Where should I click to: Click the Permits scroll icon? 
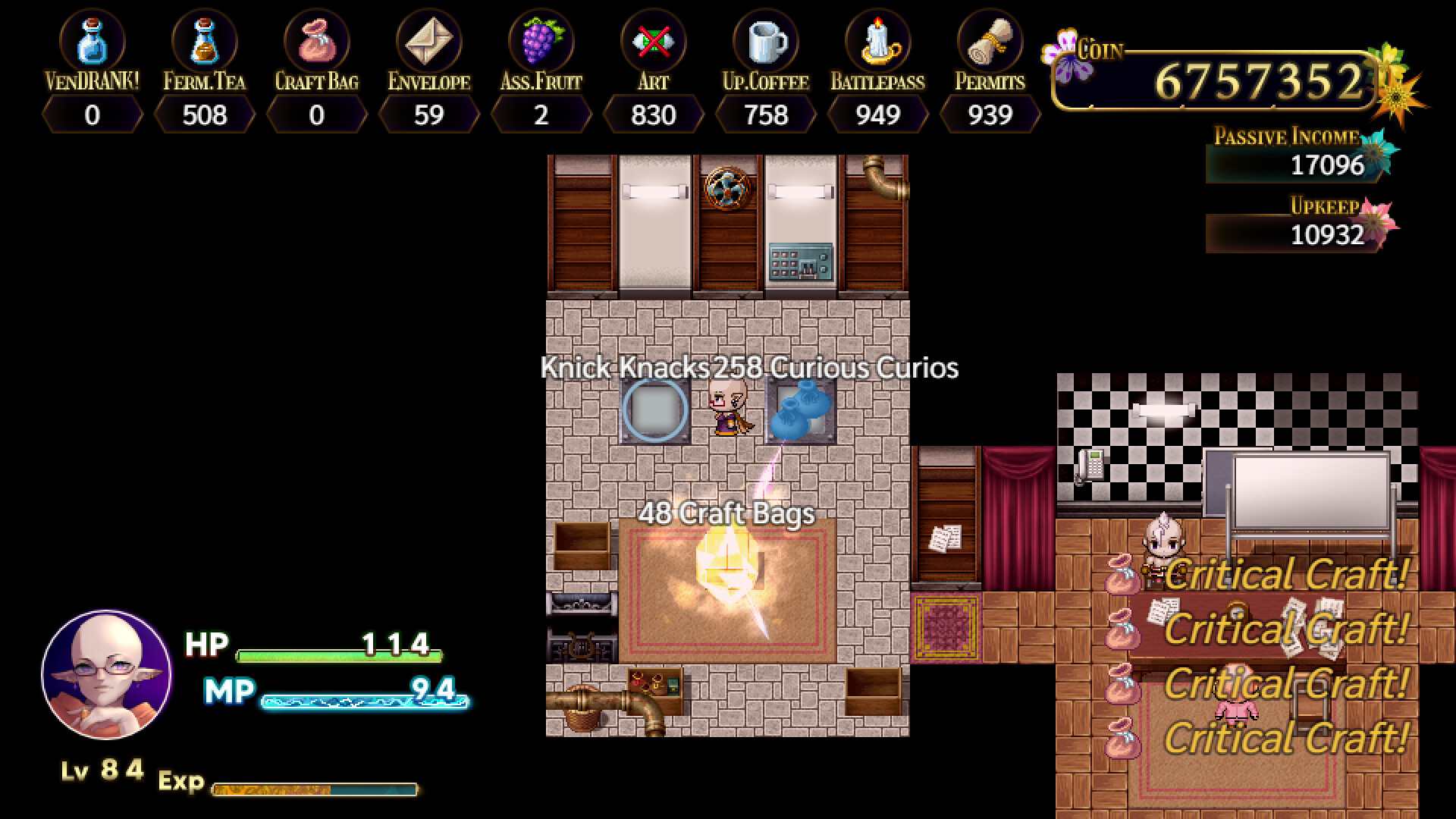(x=990, y=43)
